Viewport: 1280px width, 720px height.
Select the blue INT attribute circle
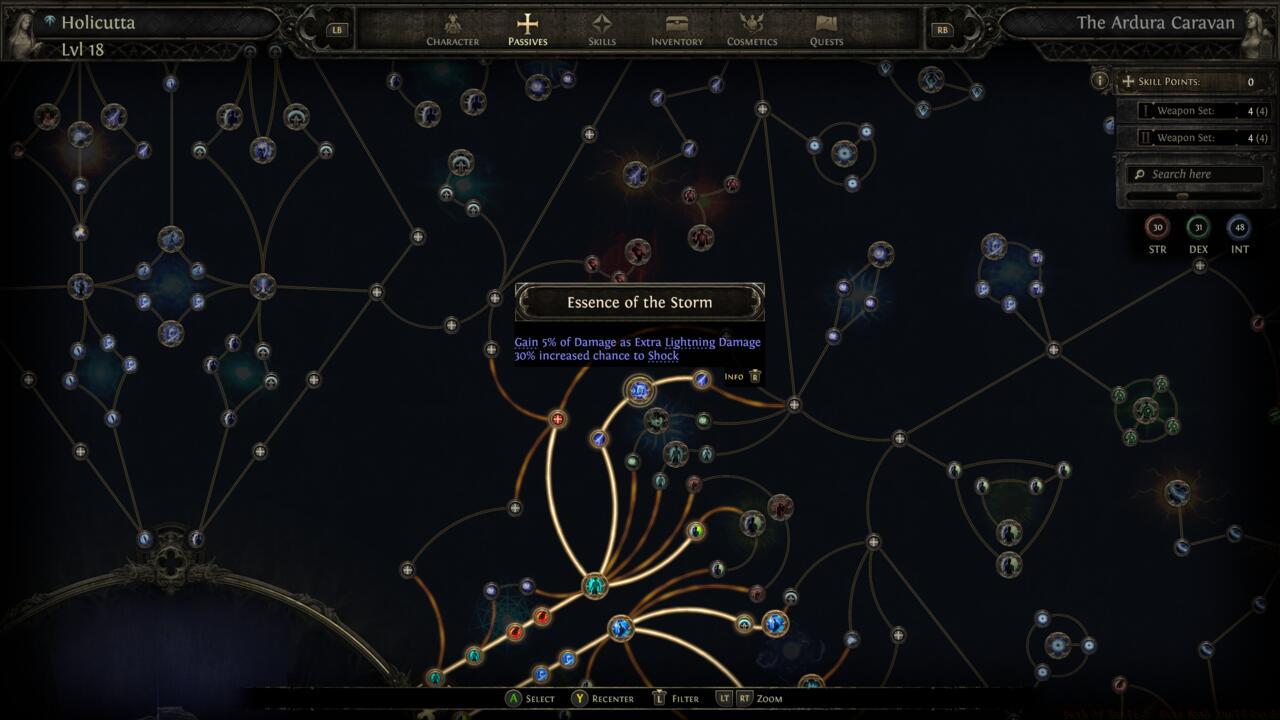pos(1239,227)
